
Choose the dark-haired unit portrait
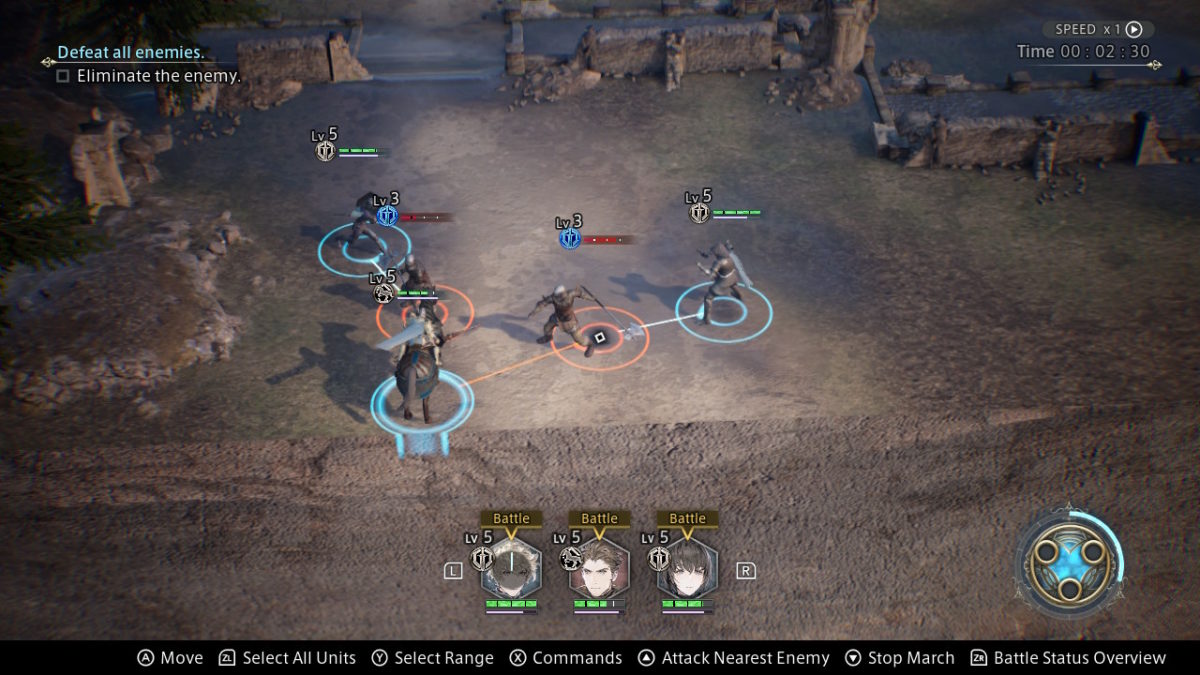687,569
